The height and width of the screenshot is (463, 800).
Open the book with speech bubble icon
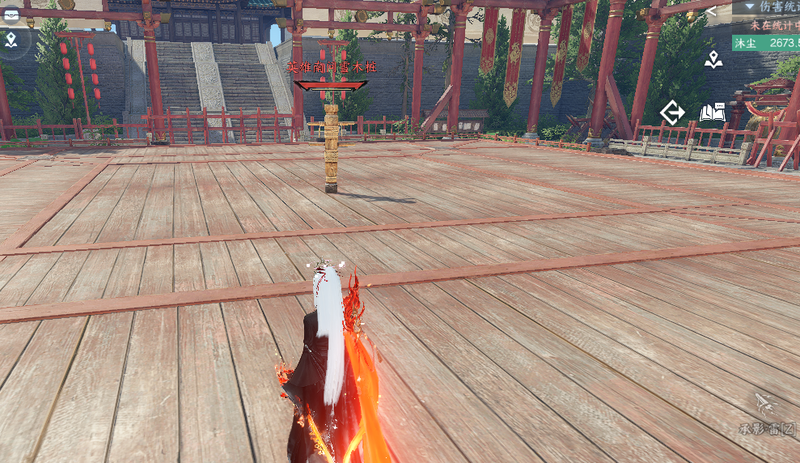tap(712, 112)
